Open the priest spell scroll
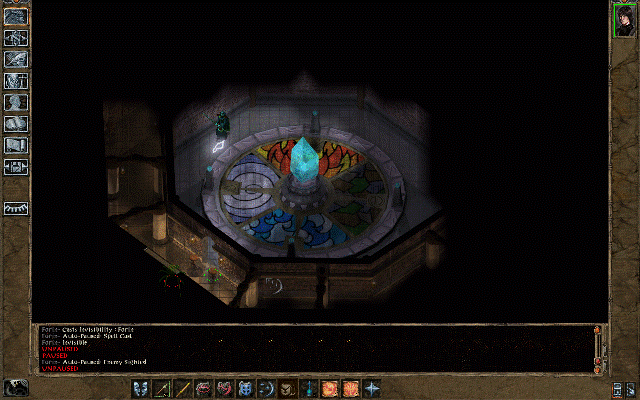 (x=16, y=146)
